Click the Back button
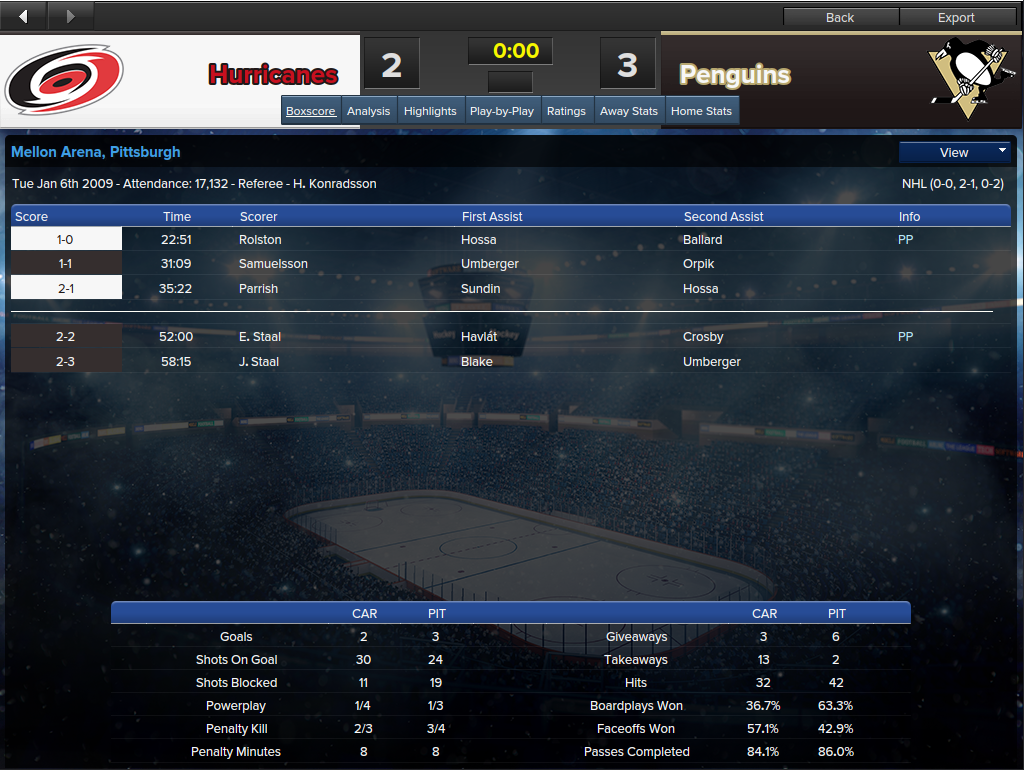Screen dimensions: 1024x770 point(840,17)
